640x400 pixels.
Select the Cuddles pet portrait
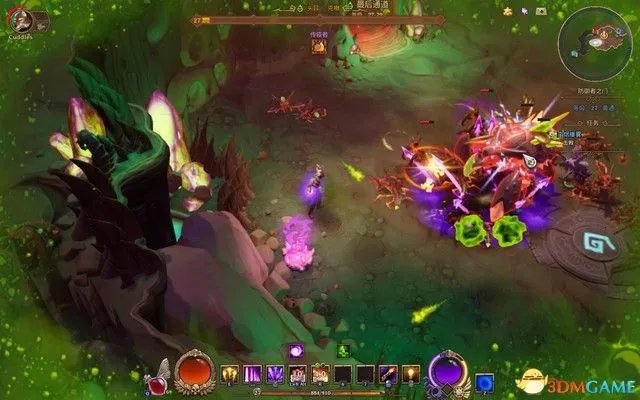[x=20, y=20]
